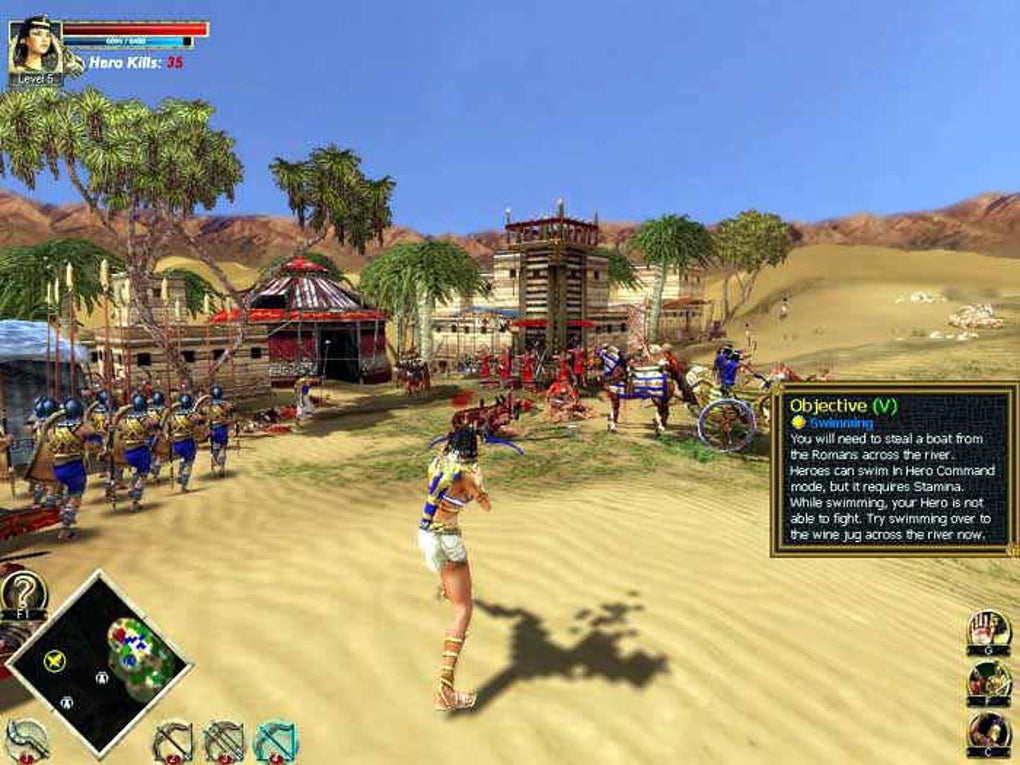This screenshot has height=765, width=1020.
Task: Choose the triple-arrow bow attack
Action: point(223,742)
